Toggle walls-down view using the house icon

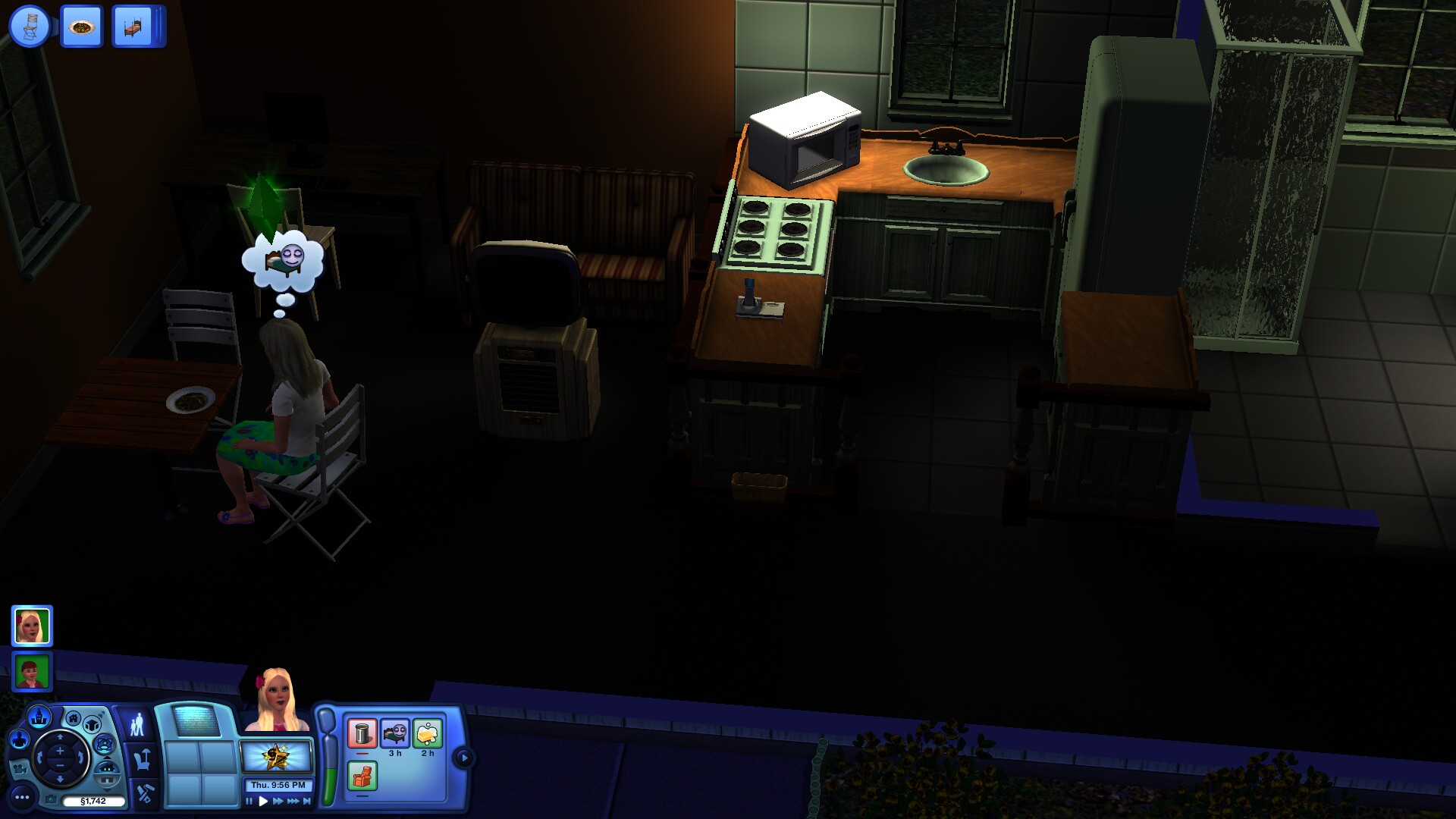tap(108, 768)
